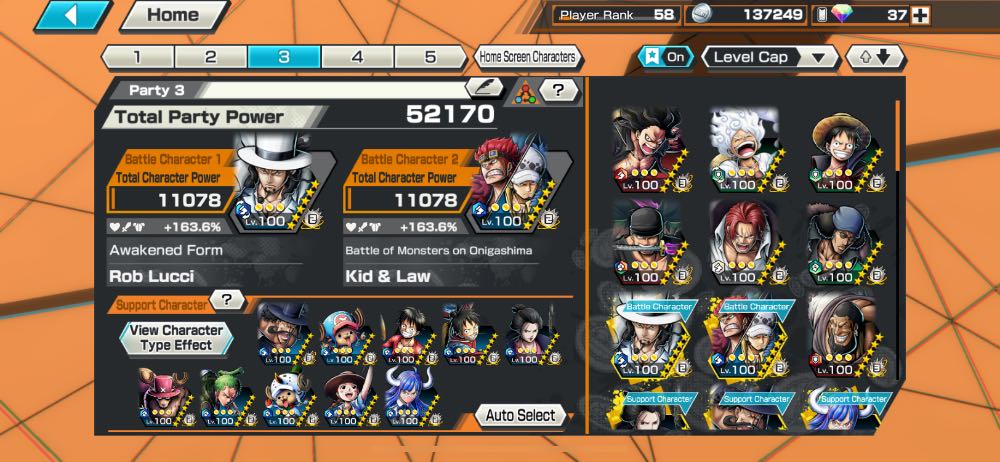The width and height of the screenshot is (1000, 462).
Task: Select party tab 5
Action: click(x=430, y=57)
